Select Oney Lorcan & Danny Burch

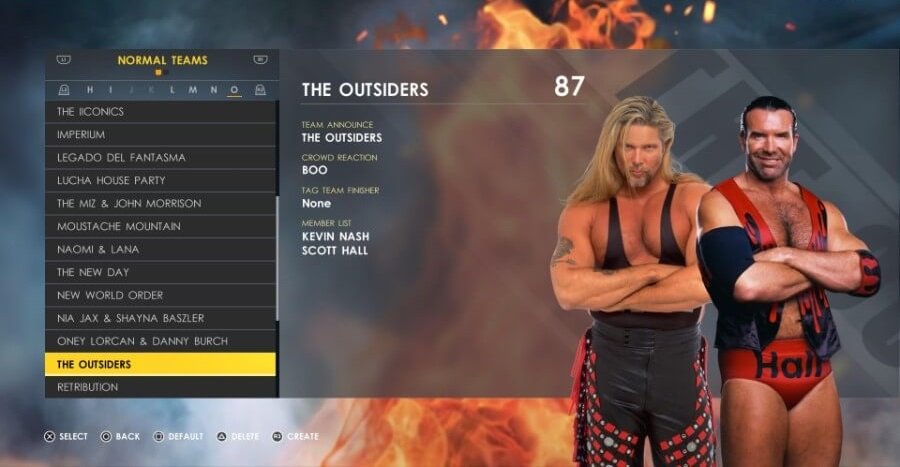(x=160, y=342)
